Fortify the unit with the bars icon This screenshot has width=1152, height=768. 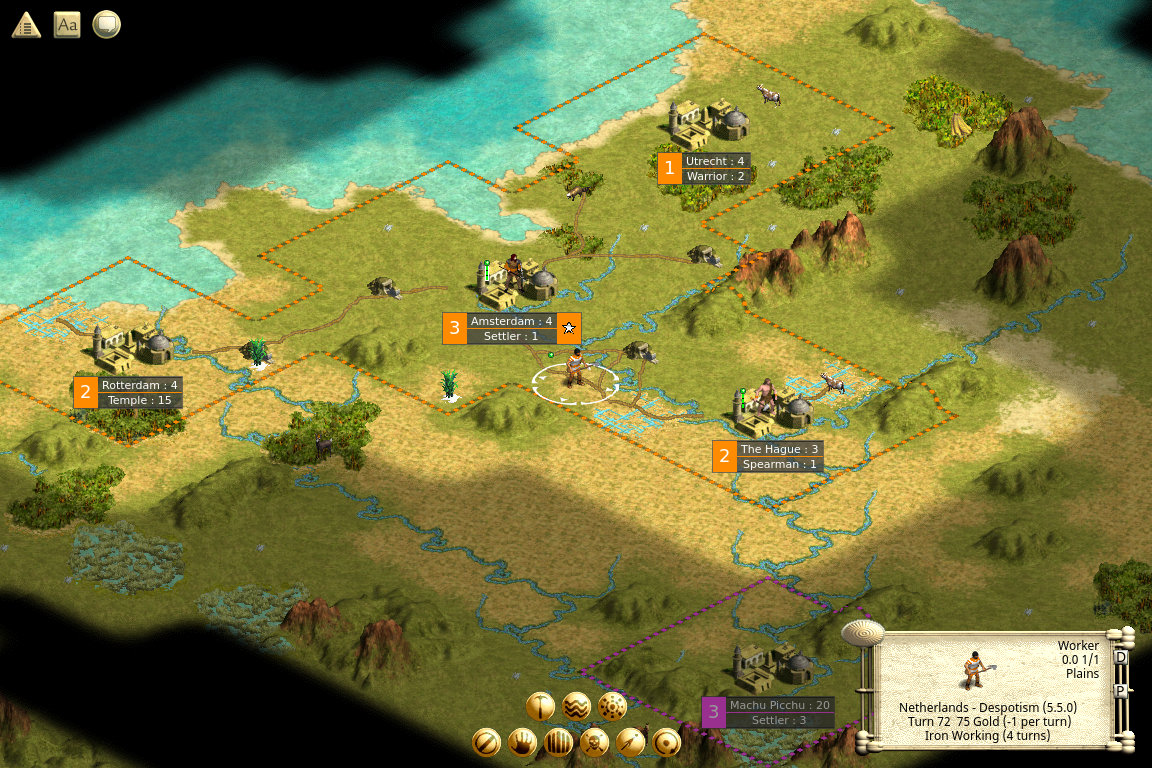558,742
